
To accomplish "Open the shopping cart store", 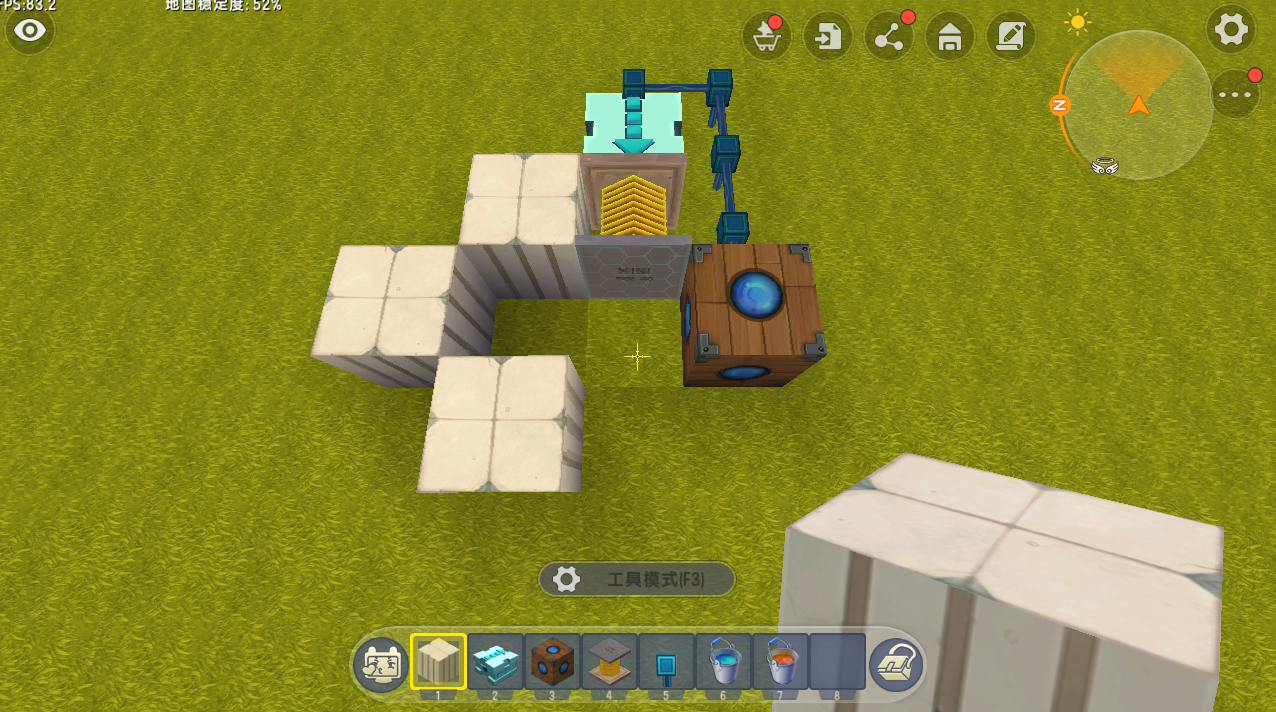I will point(766,38).
